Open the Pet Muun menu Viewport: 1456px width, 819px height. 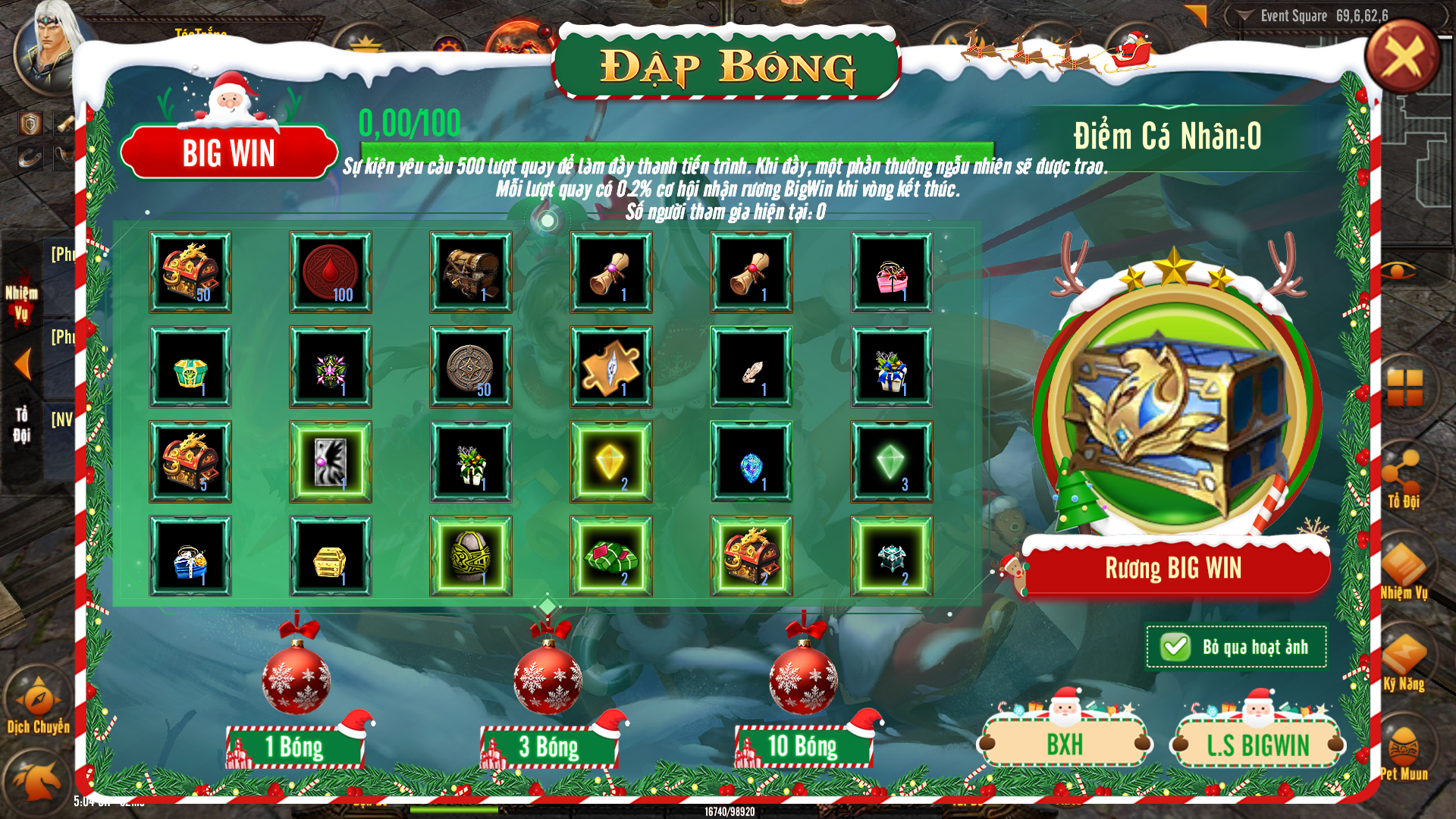(1404, 749)
